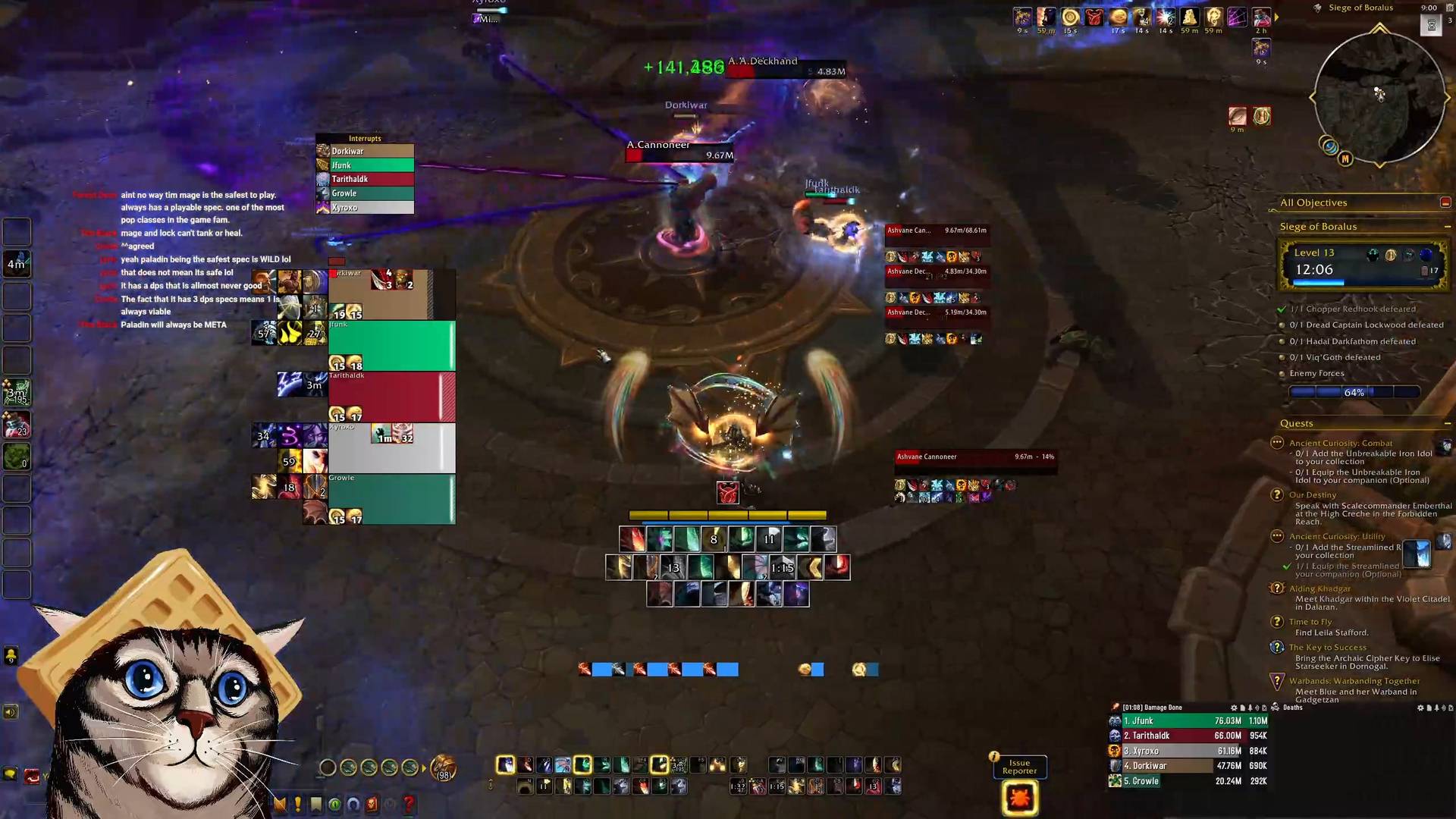Select the Ashvane Cannoneer target frame
Viewport: 1456px width, 819px height.
[x=974, y=457]
